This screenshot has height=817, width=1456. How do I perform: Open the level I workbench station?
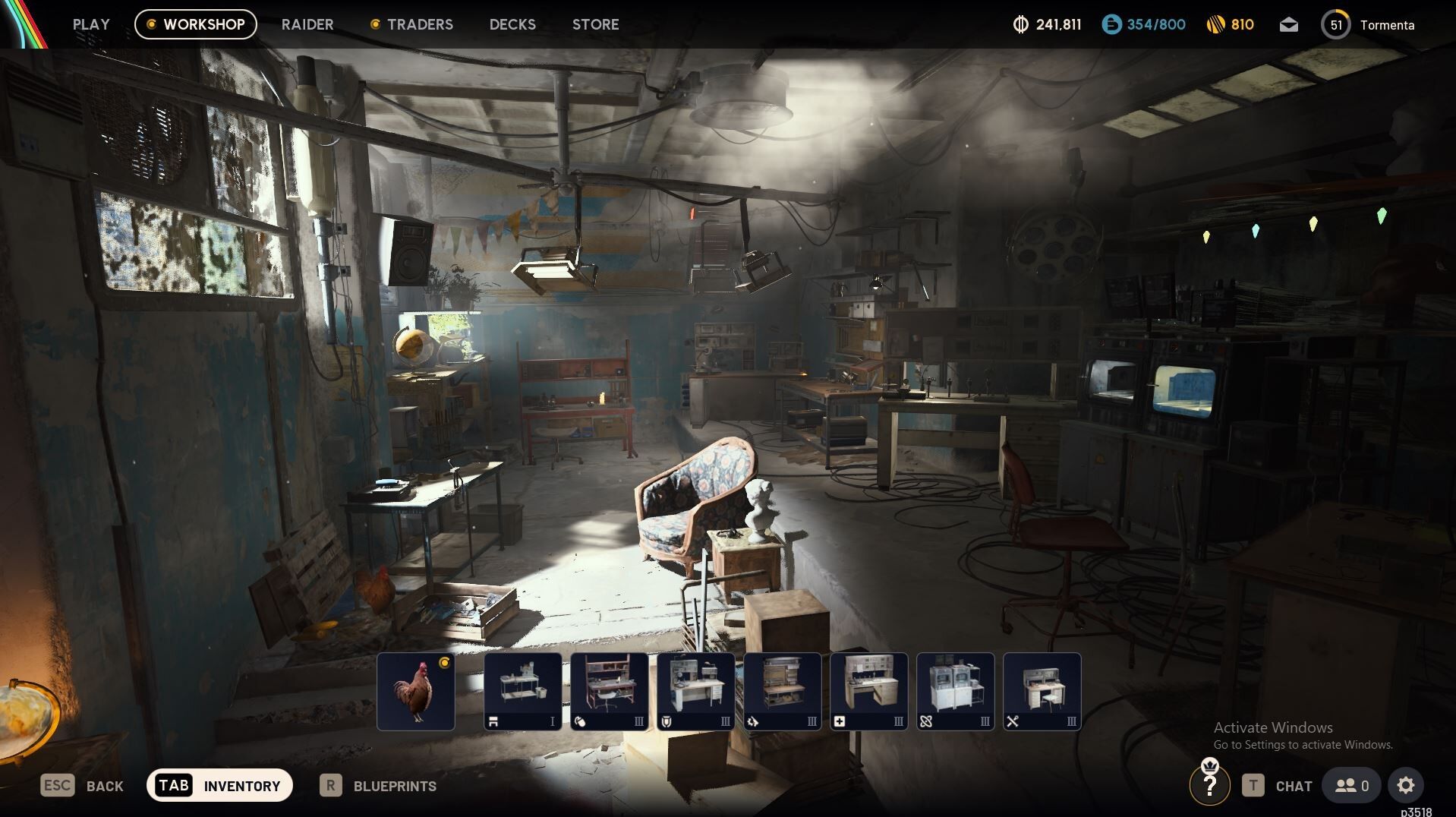[x=523, y=692]
